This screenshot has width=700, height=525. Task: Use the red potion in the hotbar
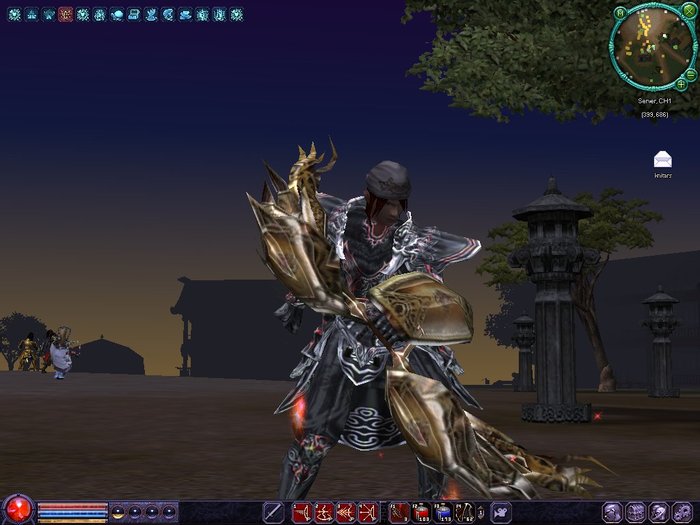coord(421,512)
